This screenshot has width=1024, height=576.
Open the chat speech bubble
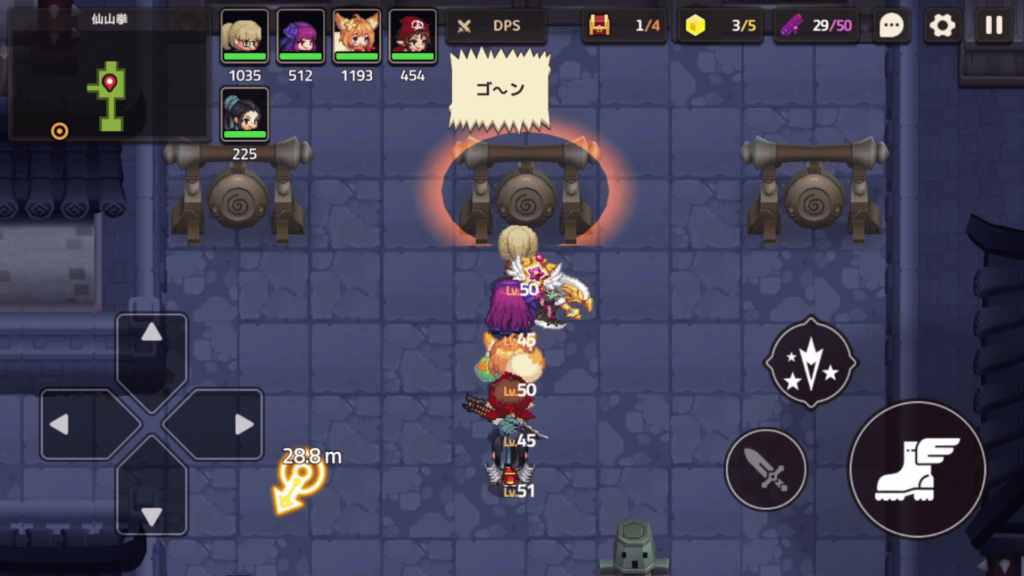coord(891,26)
